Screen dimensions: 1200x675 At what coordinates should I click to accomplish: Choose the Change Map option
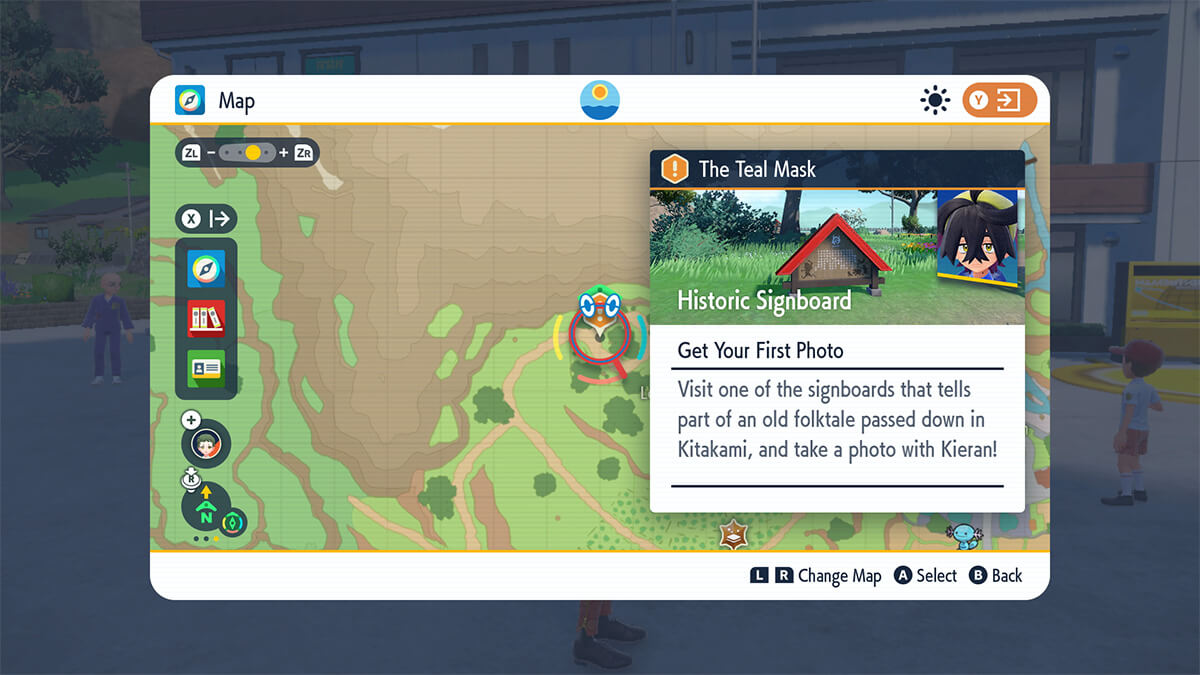point(816,576)
